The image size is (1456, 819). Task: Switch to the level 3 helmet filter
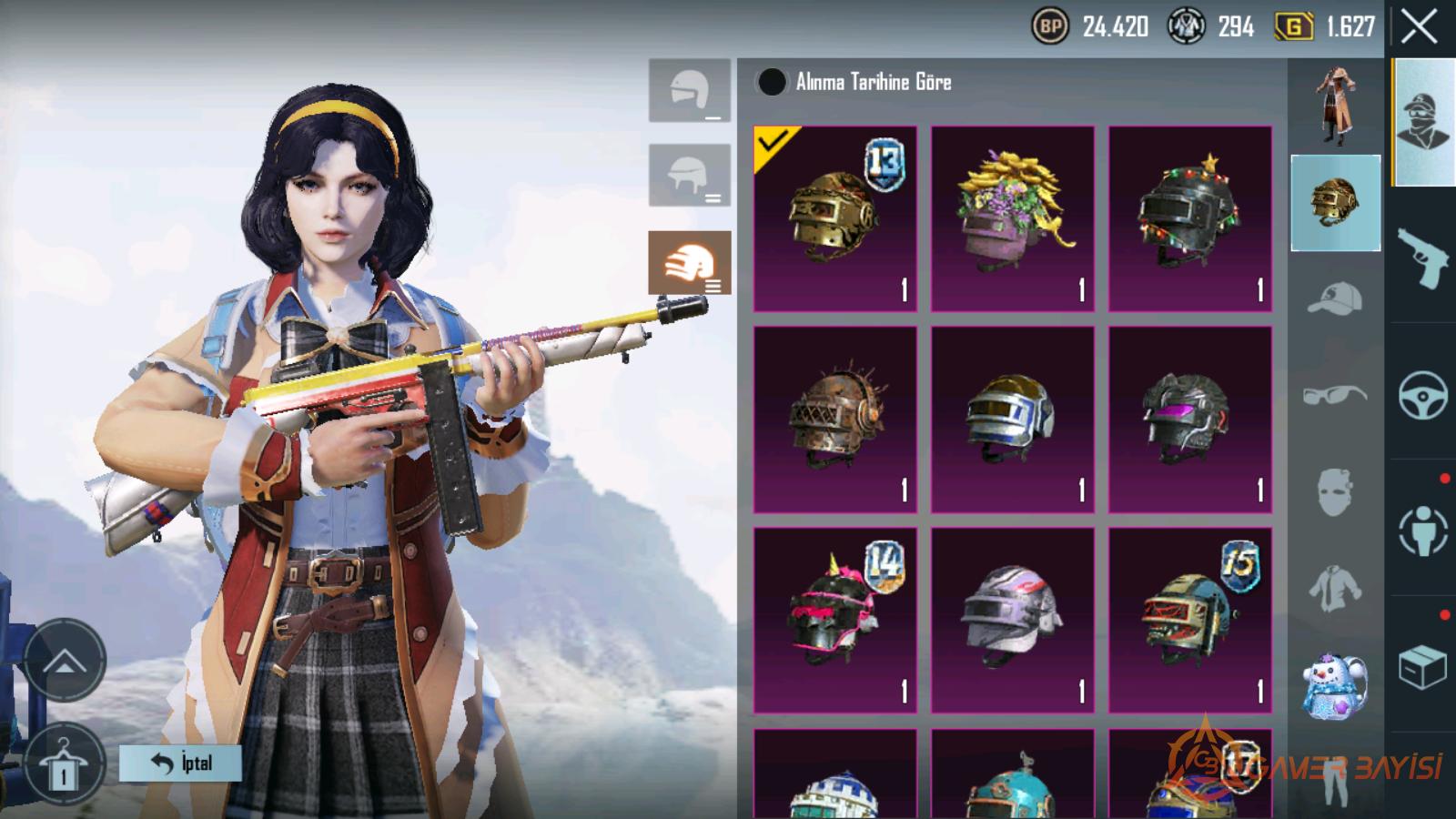point(689,262)
